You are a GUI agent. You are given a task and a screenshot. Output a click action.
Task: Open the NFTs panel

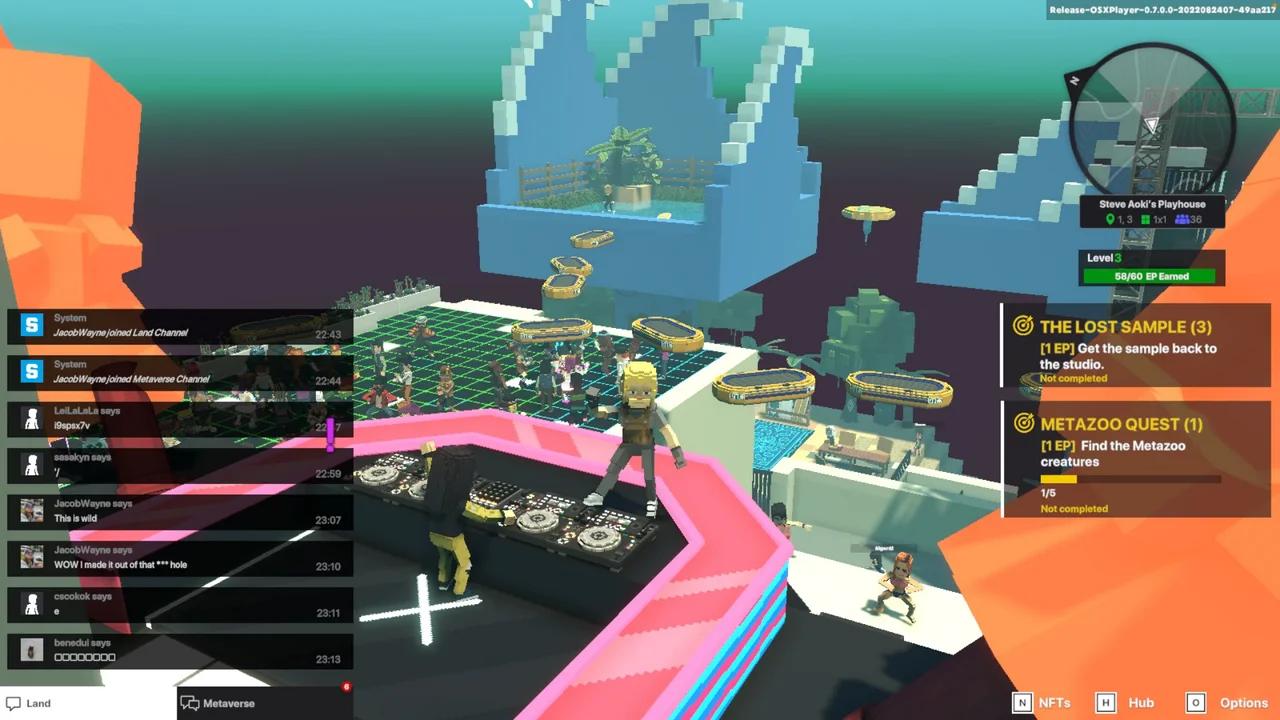[x=1053, y=703]
